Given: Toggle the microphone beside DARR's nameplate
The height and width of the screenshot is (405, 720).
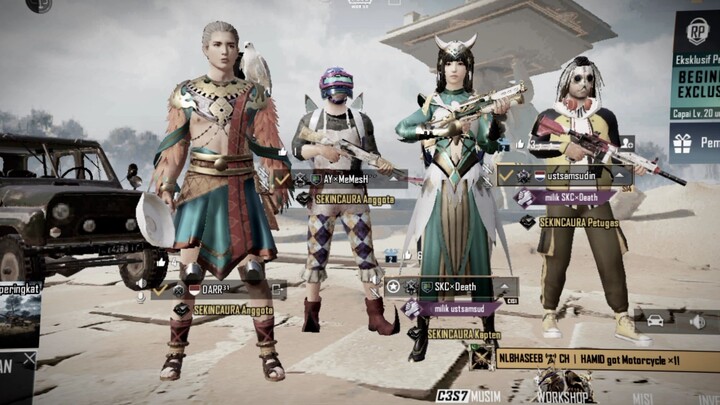Looking at the screenshot, I should click(x=141, y=296).
